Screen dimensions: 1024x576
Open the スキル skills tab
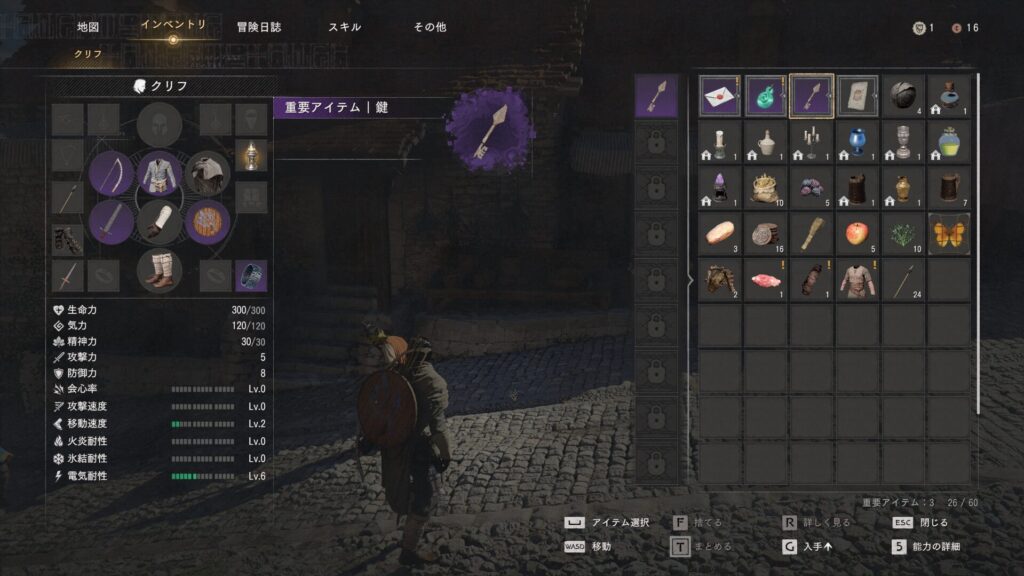pos(345,27)
